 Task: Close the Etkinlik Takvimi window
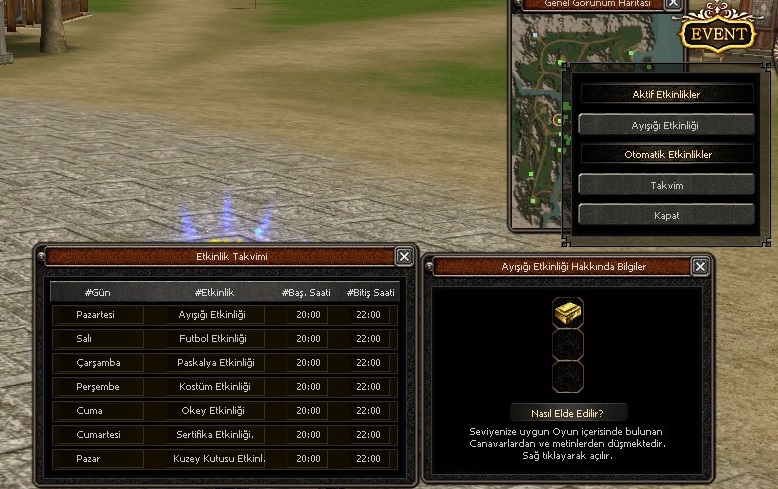pyautogui.click(x=404, y=257)
